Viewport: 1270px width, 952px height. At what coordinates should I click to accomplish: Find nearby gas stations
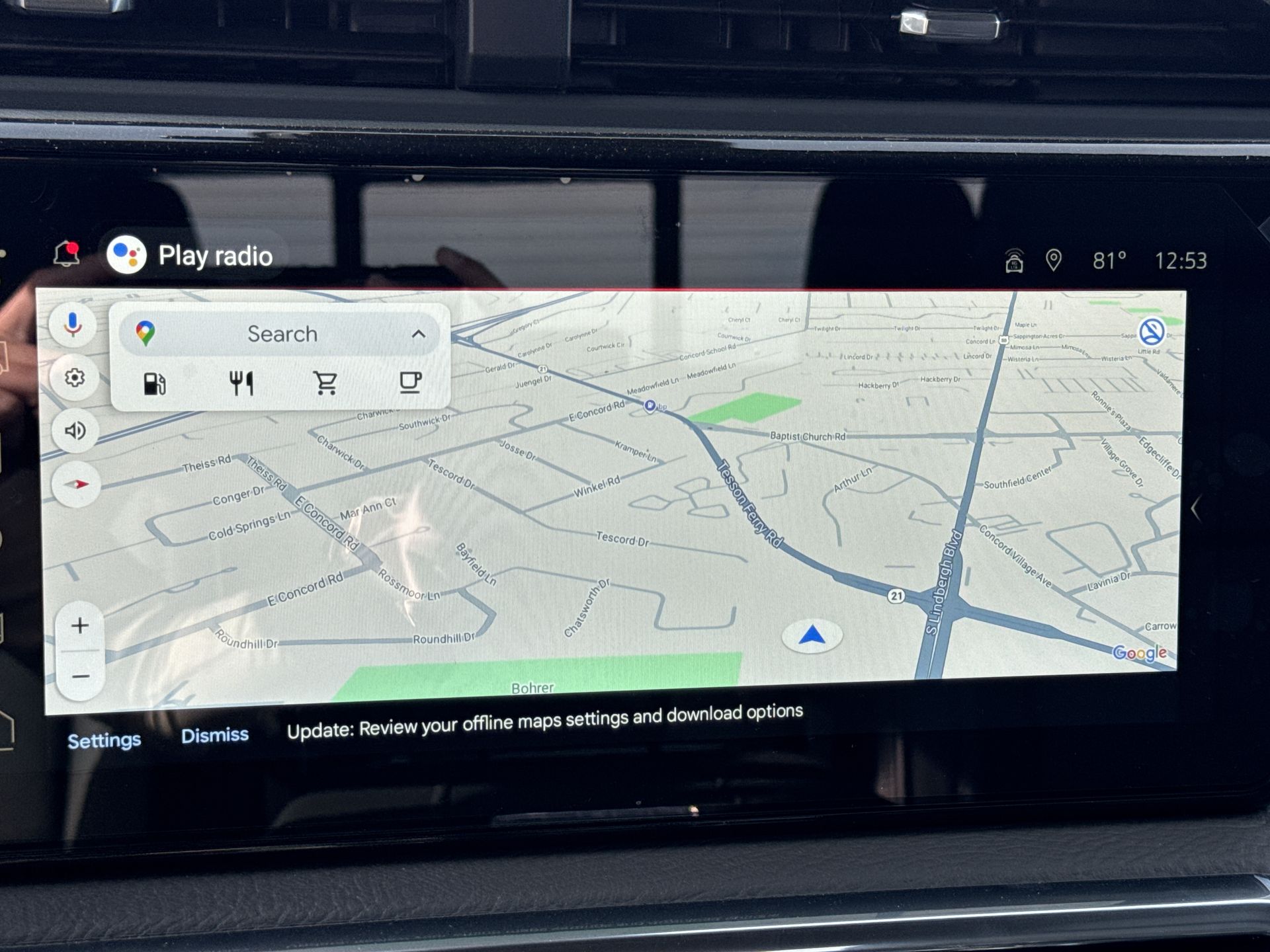point(155,383)
